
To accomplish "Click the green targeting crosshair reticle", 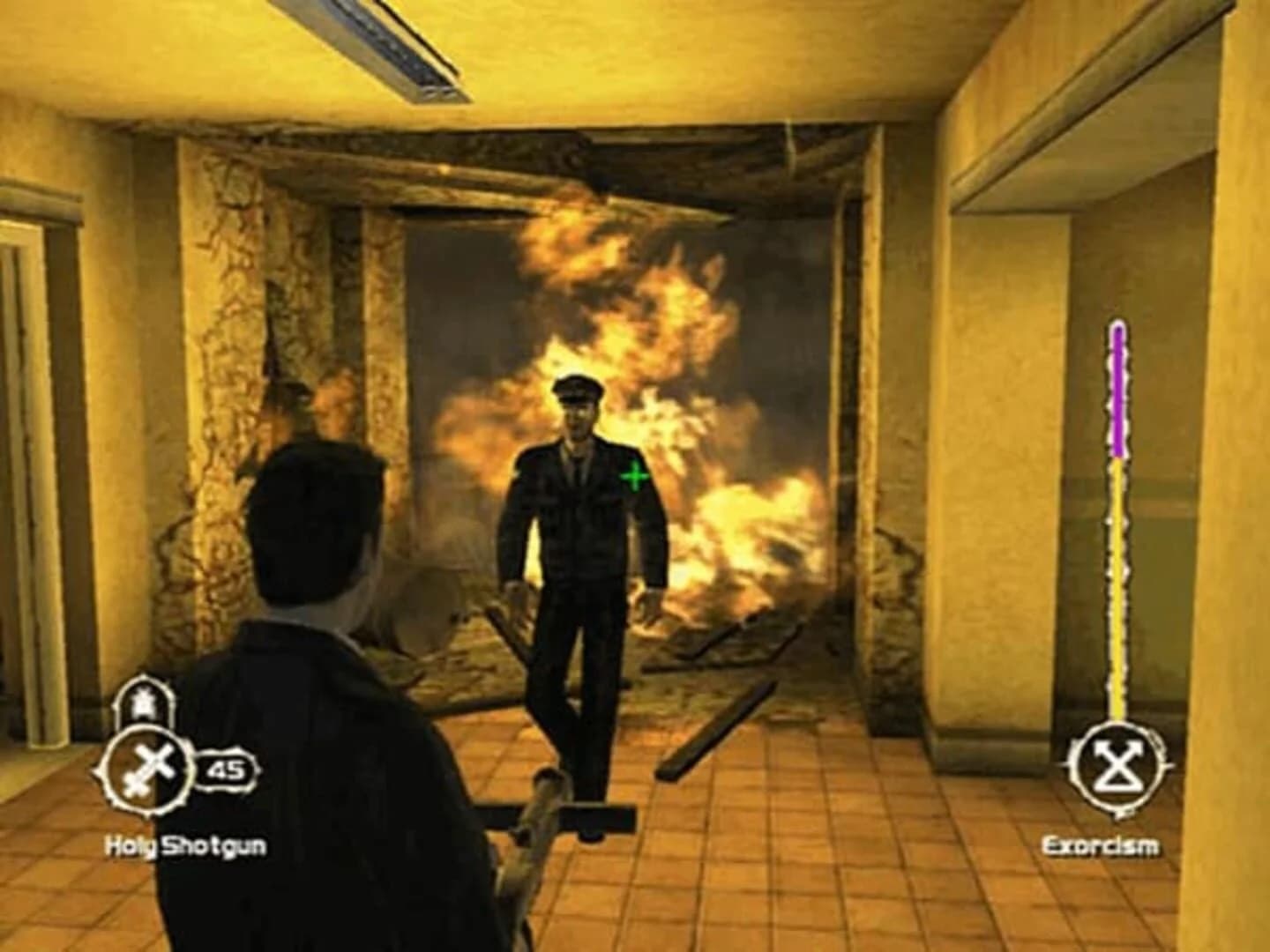I will (633, 477).
